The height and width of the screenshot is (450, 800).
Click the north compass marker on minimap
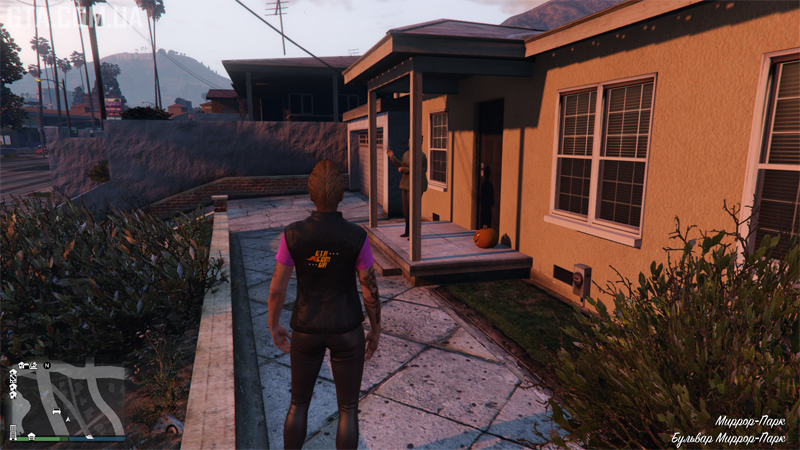pyautogui.click(x=46, y=365)
